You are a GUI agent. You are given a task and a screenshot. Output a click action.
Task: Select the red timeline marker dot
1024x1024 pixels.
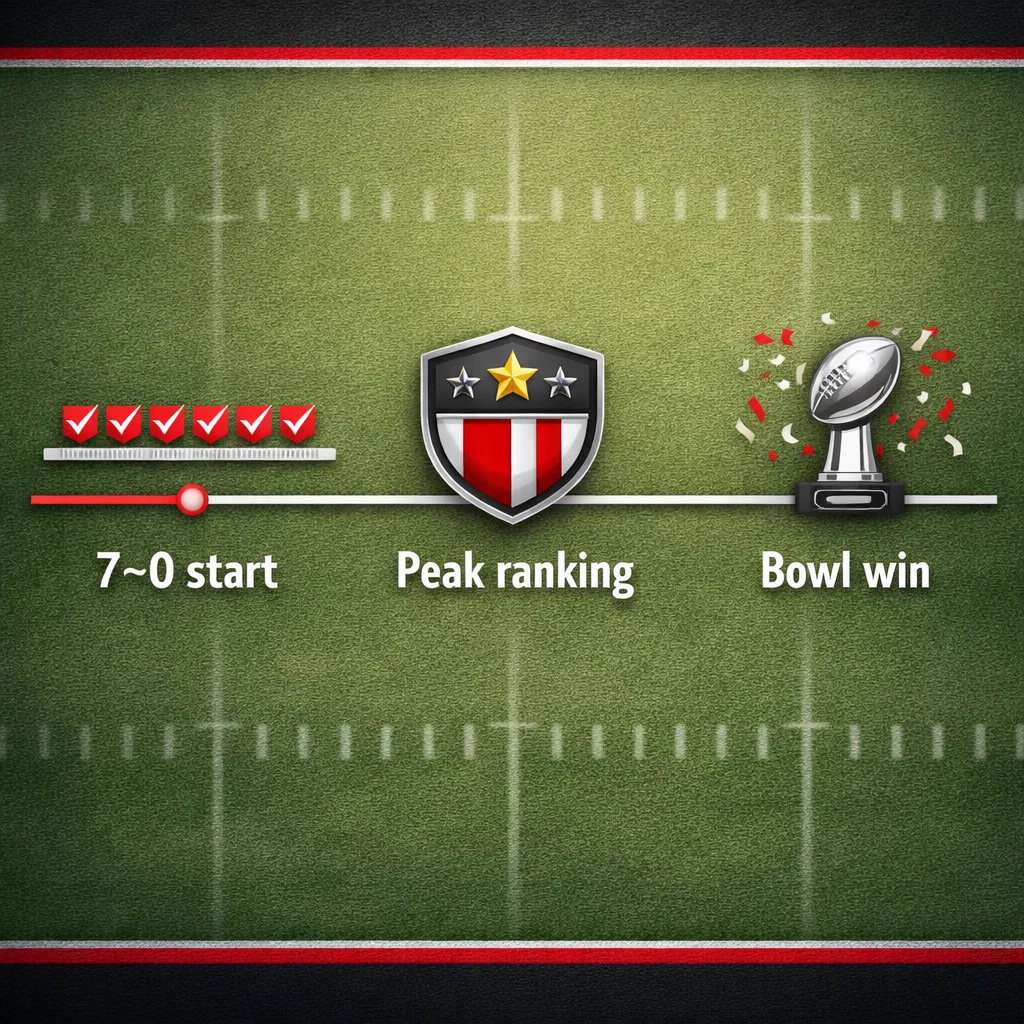pyautogui.click(x=191, y=498)
